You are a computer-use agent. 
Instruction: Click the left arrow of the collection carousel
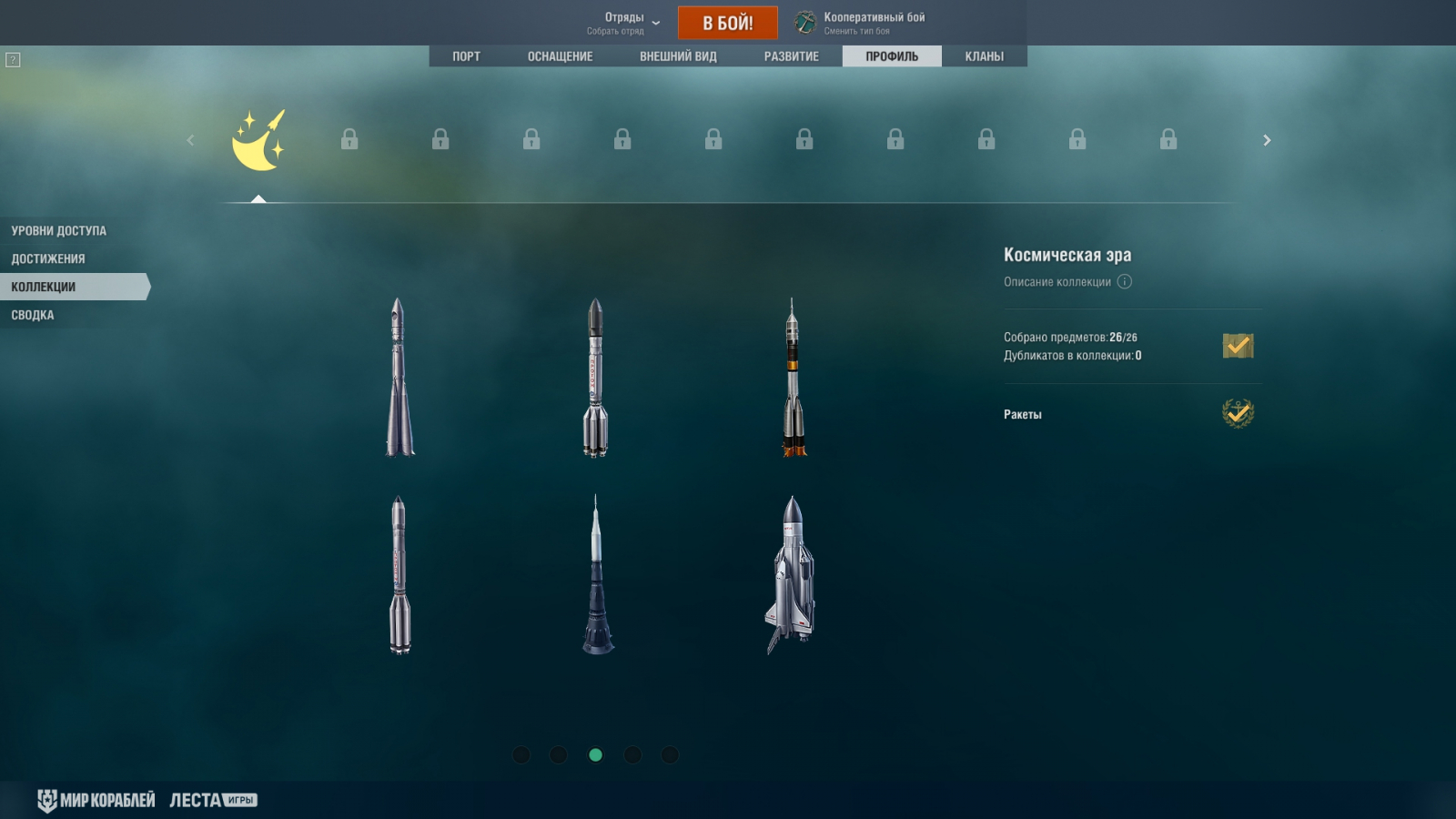pos(190,140)
